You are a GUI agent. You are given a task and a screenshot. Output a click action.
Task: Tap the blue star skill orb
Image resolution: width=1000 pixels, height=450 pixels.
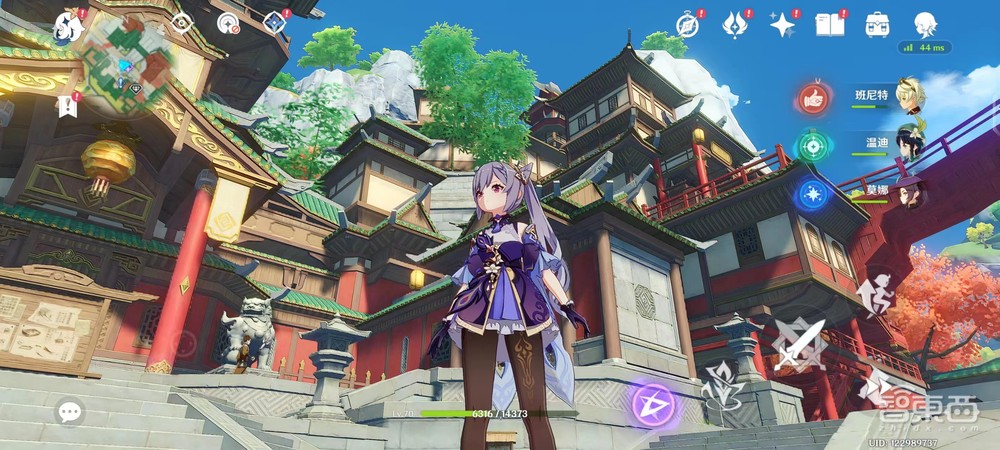pos(811,194)
